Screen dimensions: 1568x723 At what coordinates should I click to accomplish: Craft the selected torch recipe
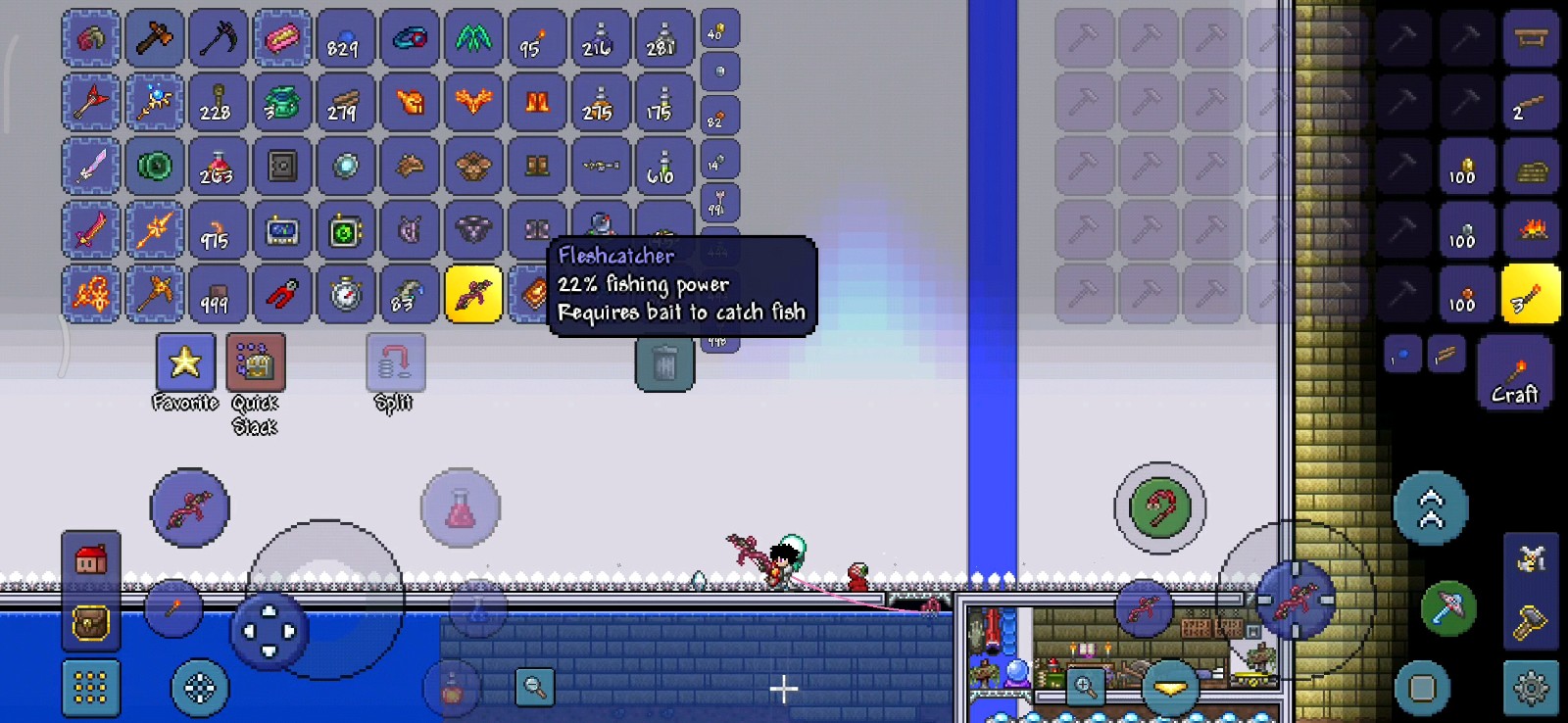pyautogui.click(x=1514, y=372)
